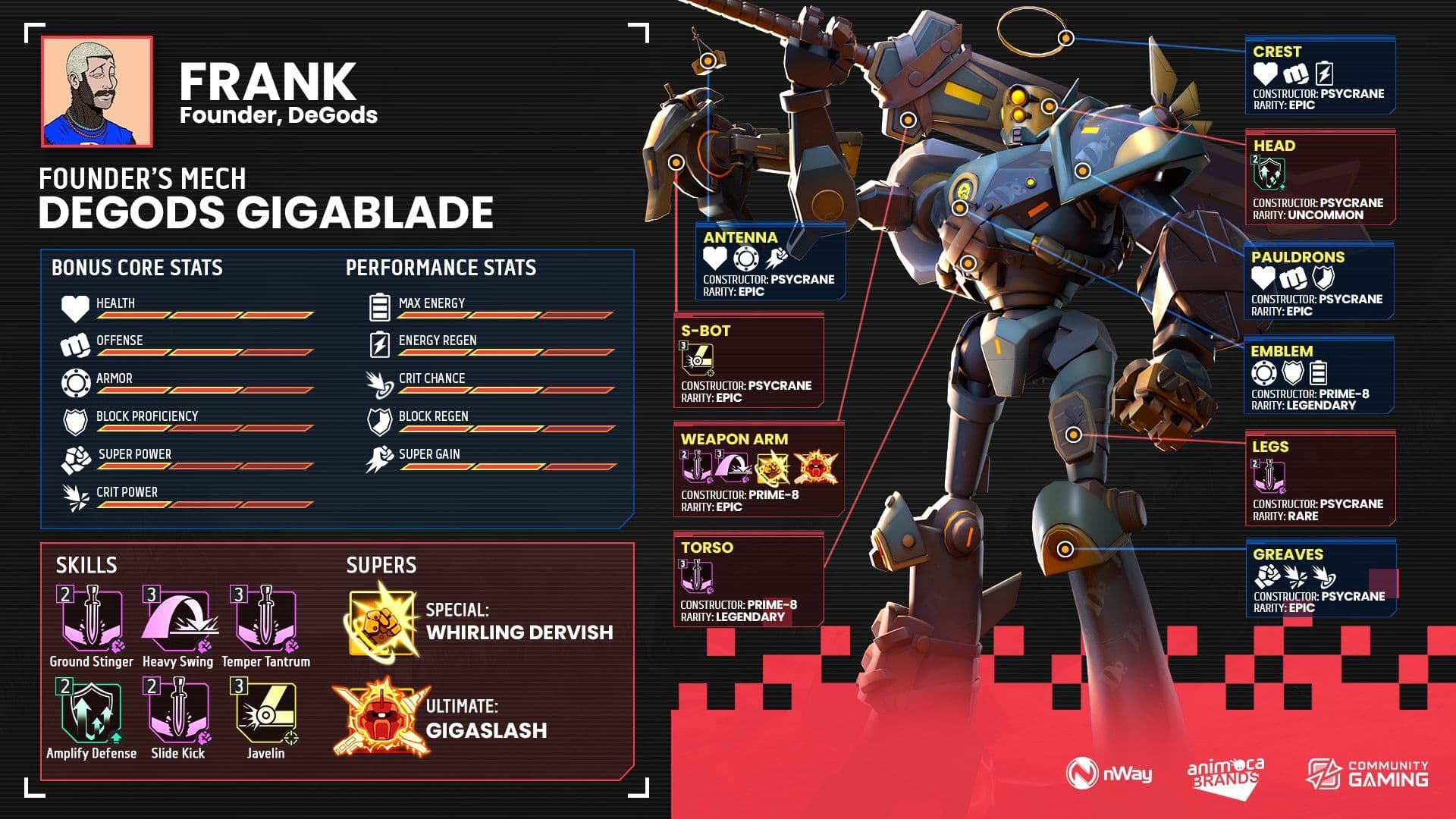
Task: Open the Emblem part panel
Action: (x=1318, y=376)
